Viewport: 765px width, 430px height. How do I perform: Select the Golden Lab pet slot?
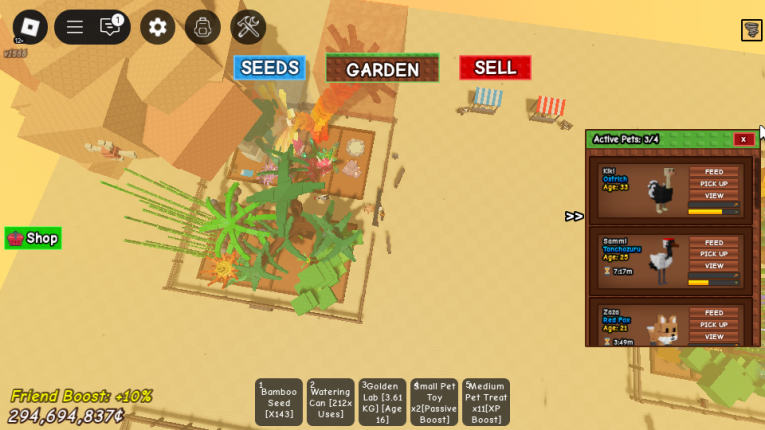[x=383, y=402]
